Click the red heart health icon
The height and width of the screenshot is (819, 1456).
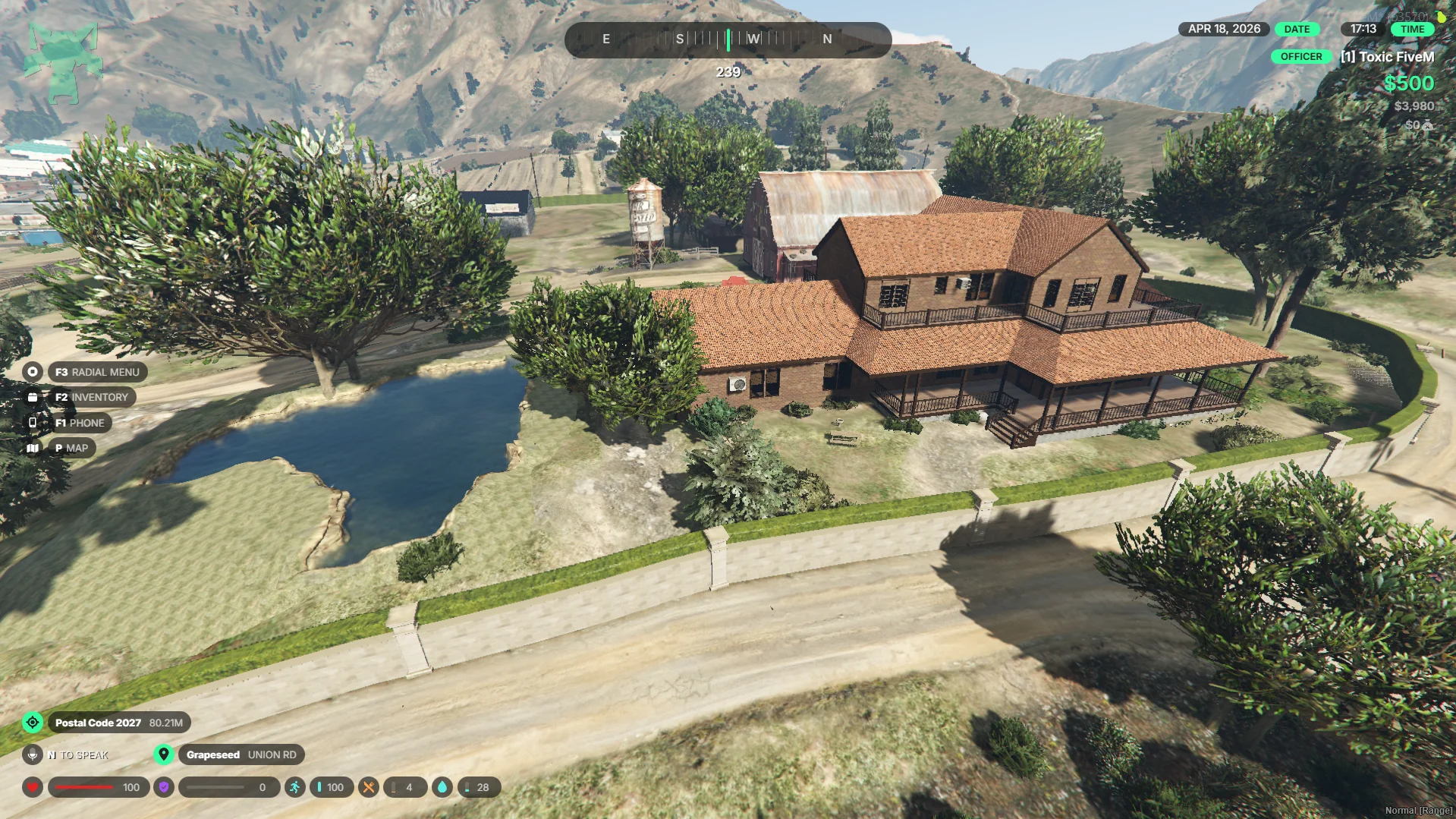click(33, 787)
